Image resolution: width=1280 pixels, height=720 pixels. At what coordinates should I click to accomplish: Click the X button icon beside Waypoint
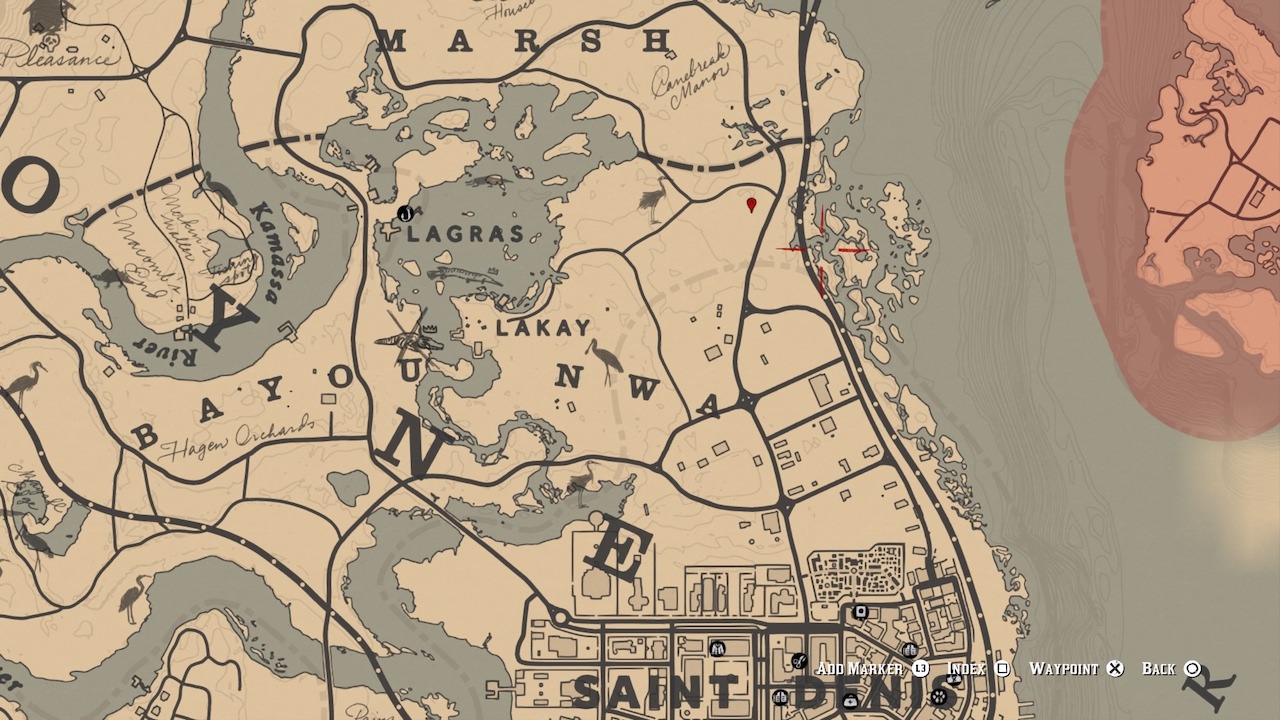(x=1113, y=668)
